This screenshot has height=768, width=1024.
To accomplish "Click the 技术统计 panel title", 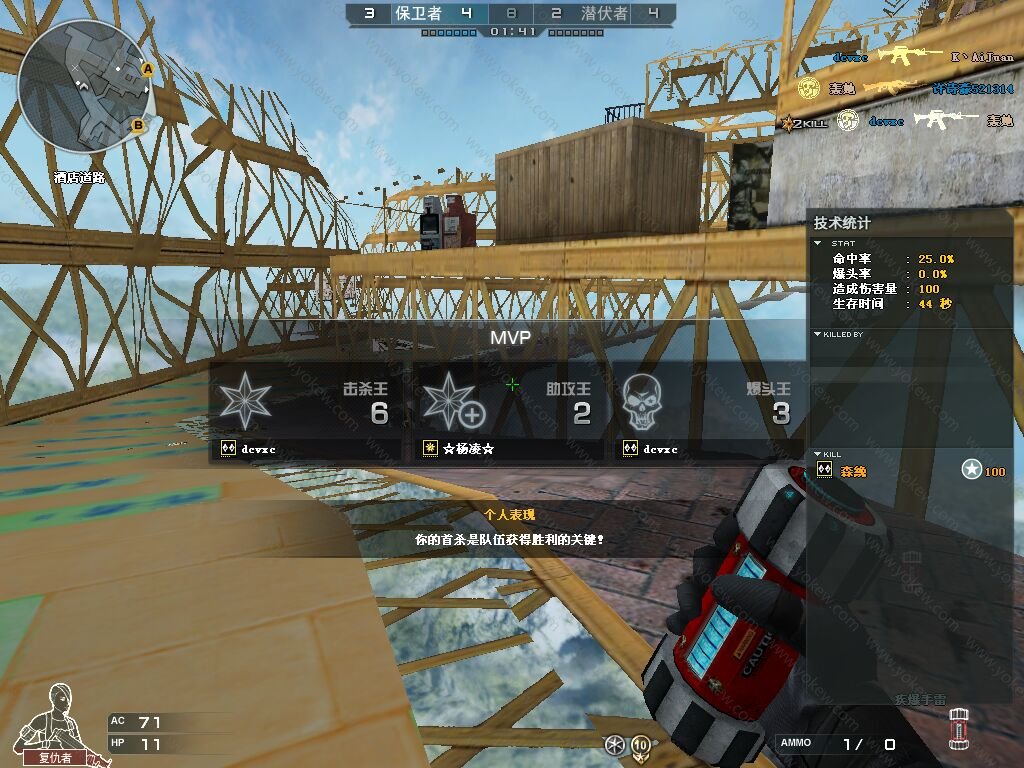I will click(842, 223).
